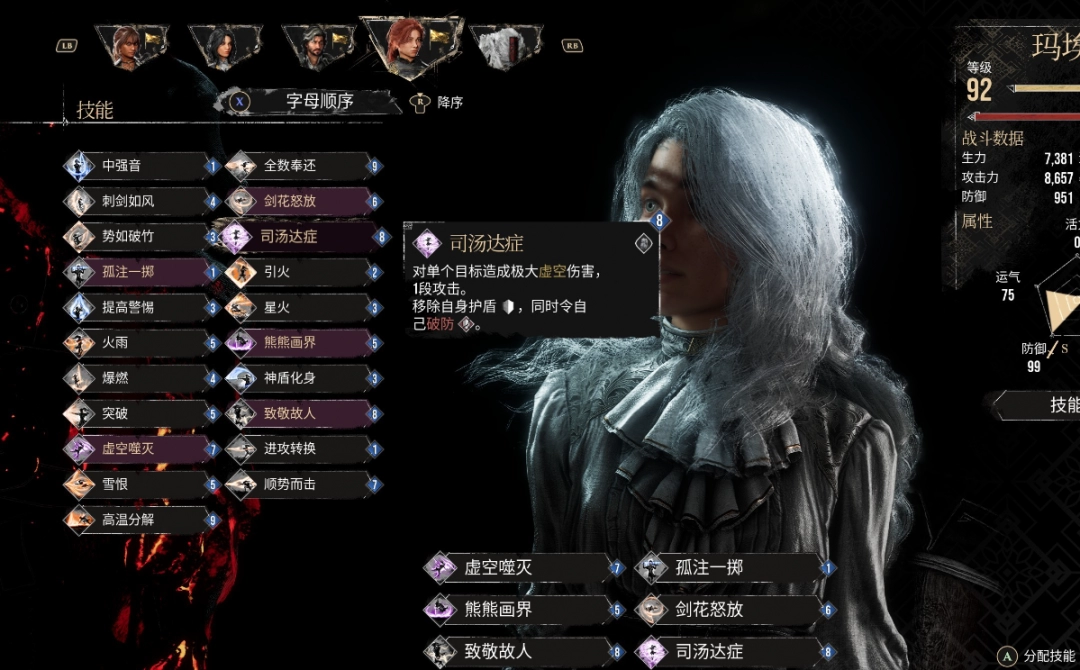Select the 引火 skill entry

300,272
